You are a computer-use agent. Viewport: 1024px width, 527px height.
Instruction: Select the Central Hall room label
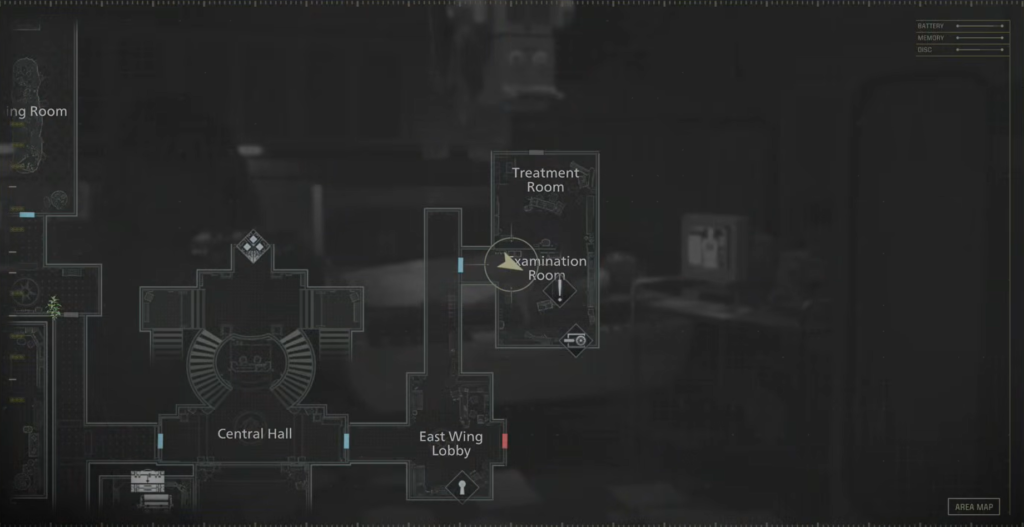(255, 434)
